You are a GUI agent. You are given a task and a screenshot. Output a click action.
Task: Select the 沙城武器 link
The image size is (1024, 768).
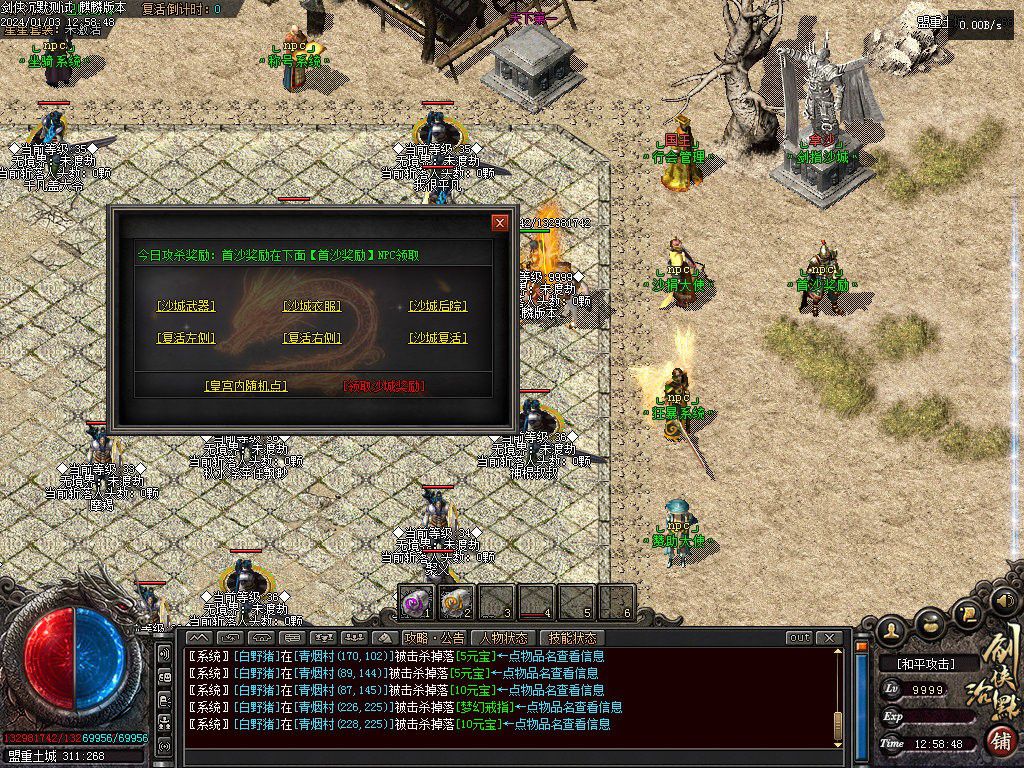186,306
